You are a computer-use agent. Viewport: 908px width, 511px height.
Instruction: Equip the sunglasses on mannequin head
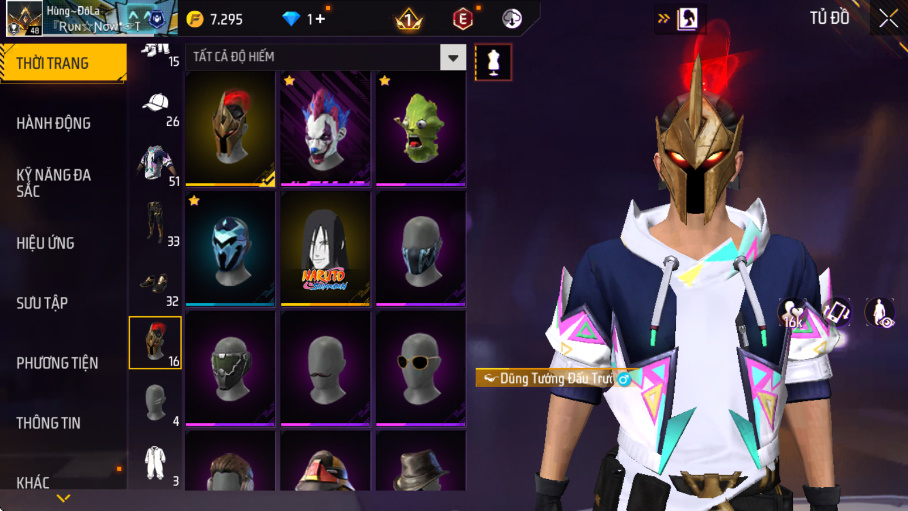coord(420,366)
